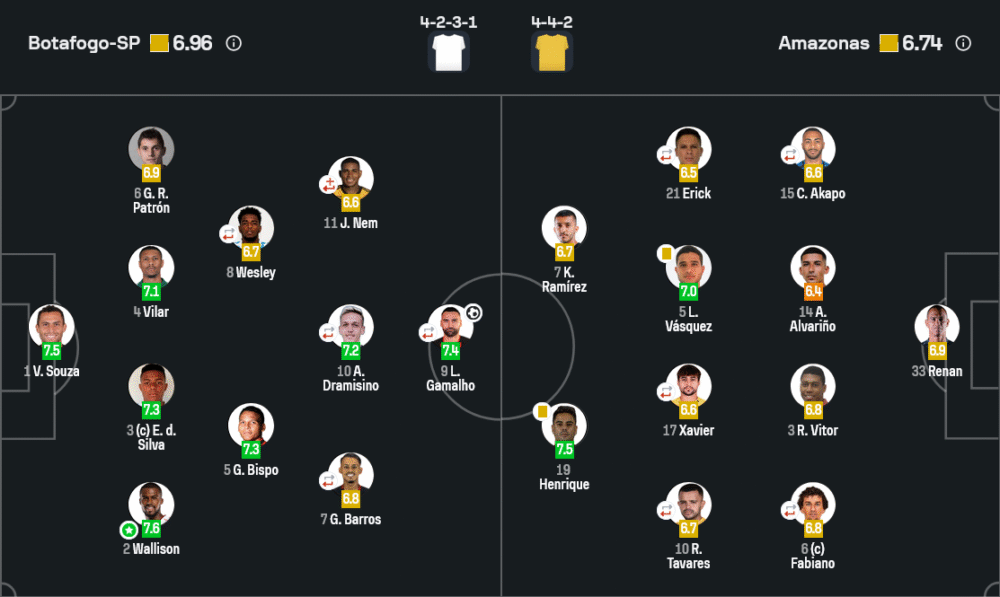Select L. Vásquez's player portrait
The height and width of the screenshot is (597, 1000).
tap(689, 268)
